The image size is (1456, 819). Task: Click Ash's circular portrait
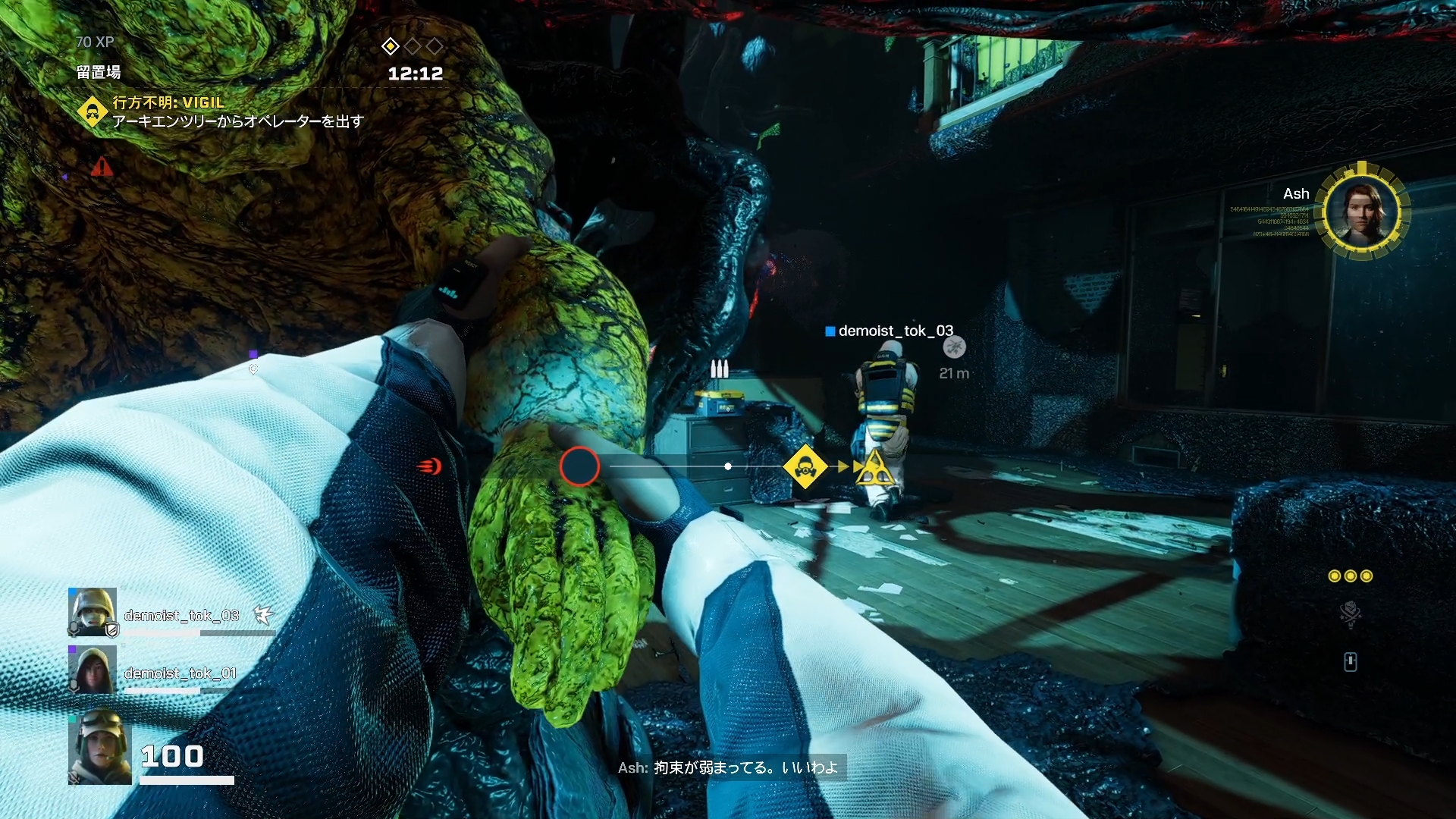(1362, 211)
